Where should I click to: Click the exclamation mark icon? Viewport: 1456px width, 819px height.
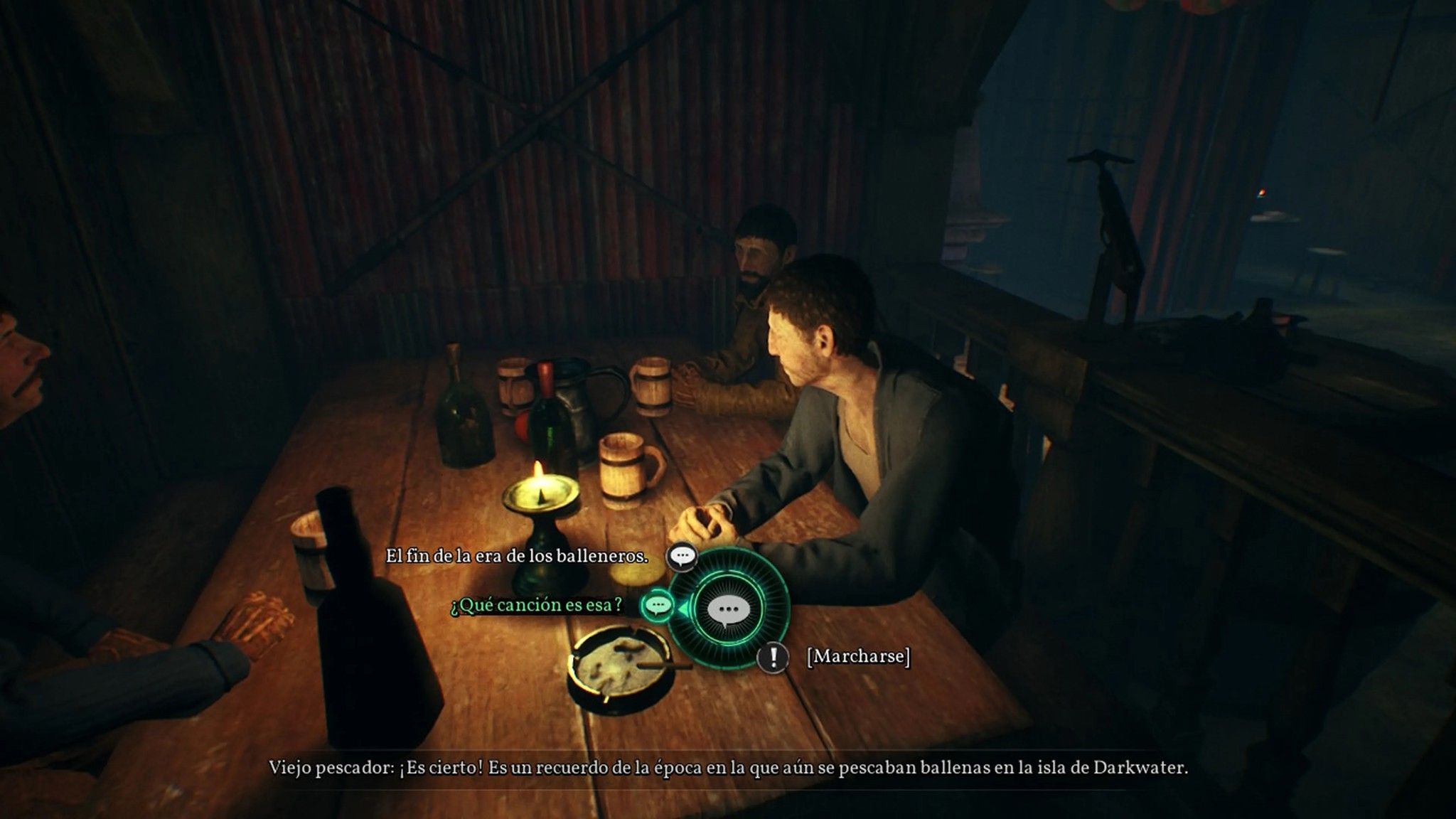[x=772, y=656]
